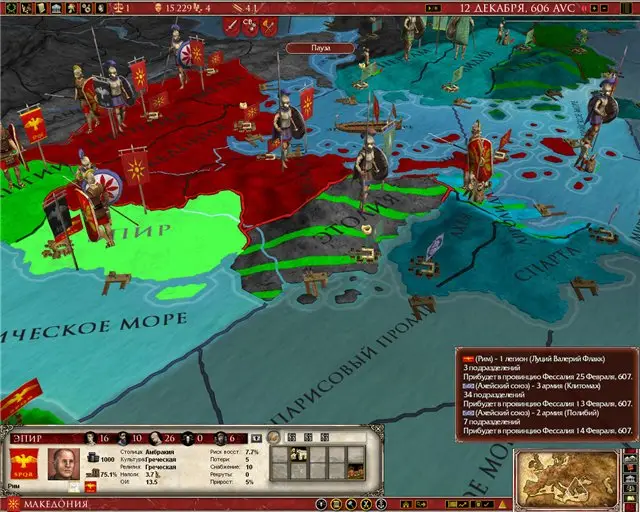Open the small dropdown arrow in the Epirus header
The height and width of the screenshot is (512, 640).
tap(257, 437)
